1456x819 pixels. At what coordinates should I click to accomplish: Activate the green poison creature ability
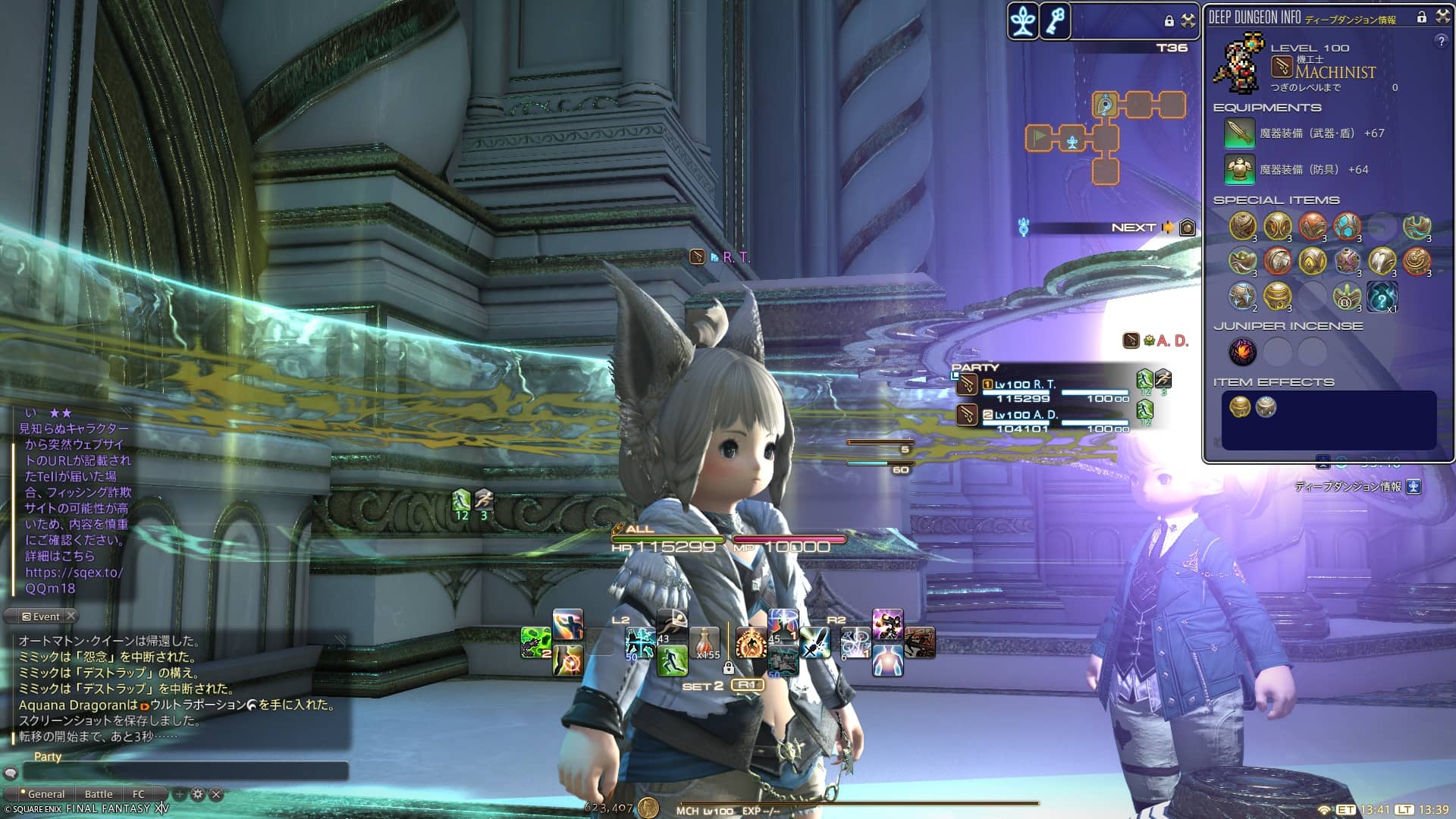coord(535,643)
